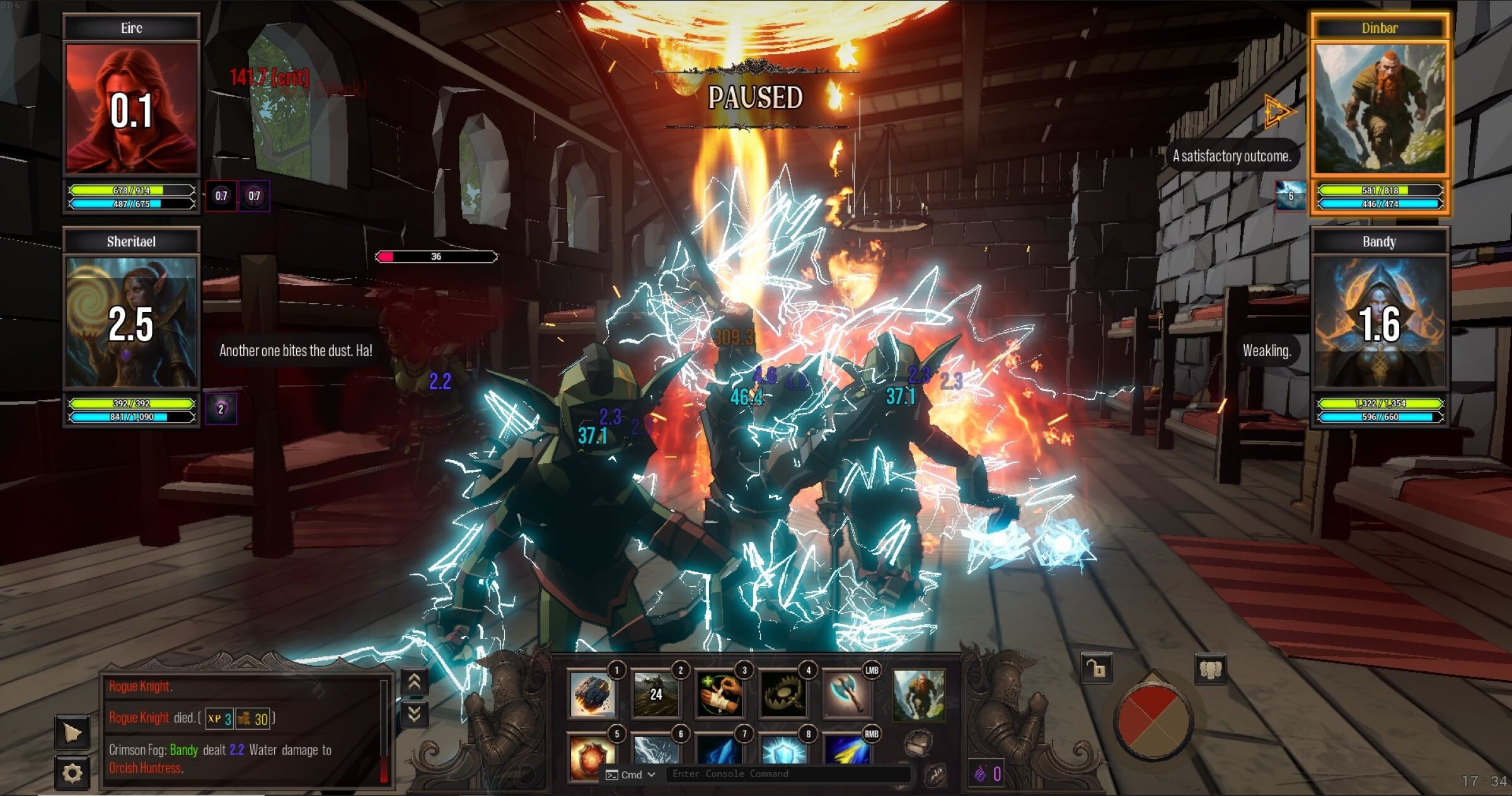Activate the flaming boulder ability in slot 1
This screenshot has height=796, width=1512.
pyautogui.click(x=592, y=695)
